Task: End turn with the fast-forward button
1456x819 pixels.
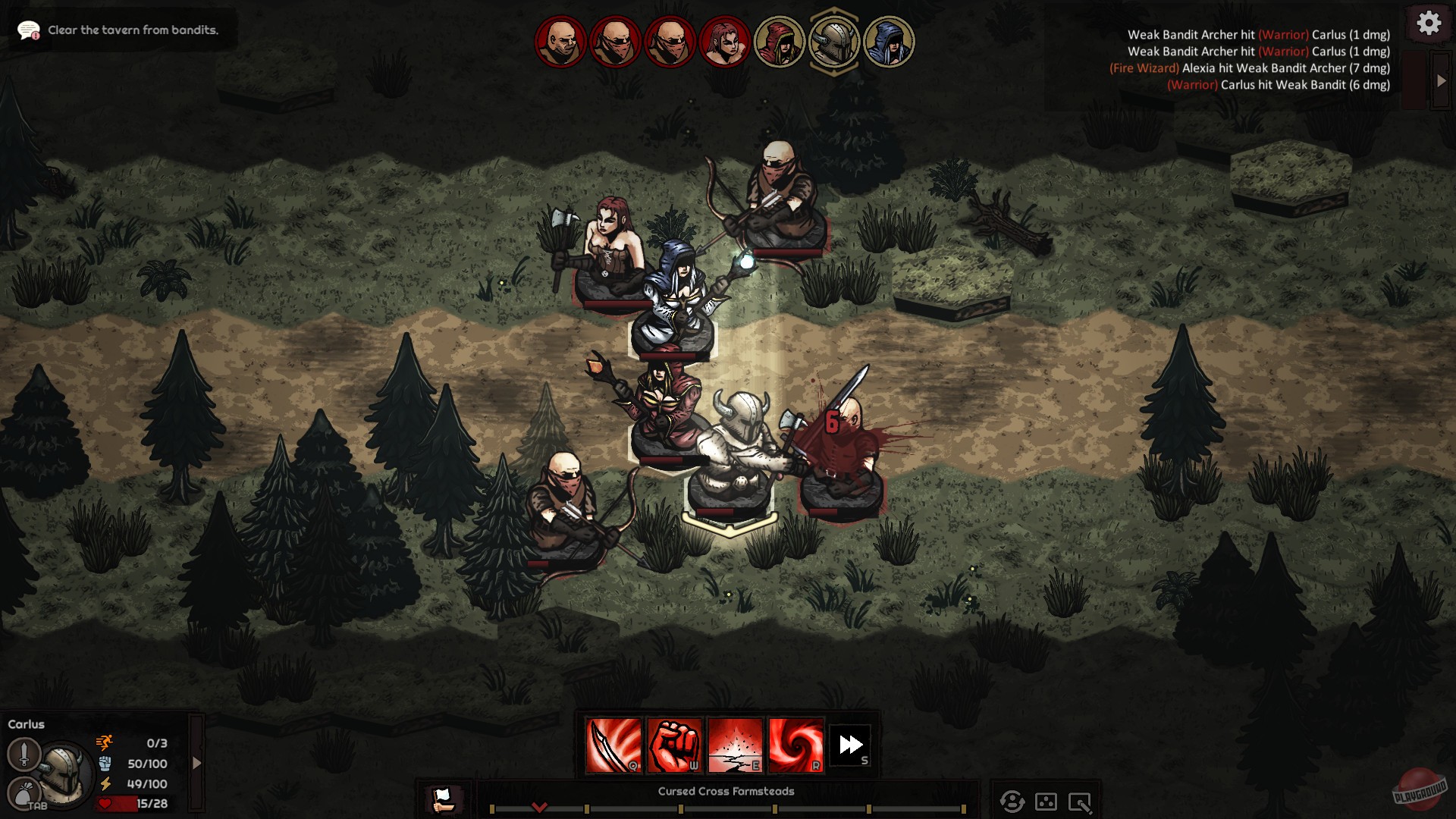Action: pyautogui.click(x=851, y=745)
